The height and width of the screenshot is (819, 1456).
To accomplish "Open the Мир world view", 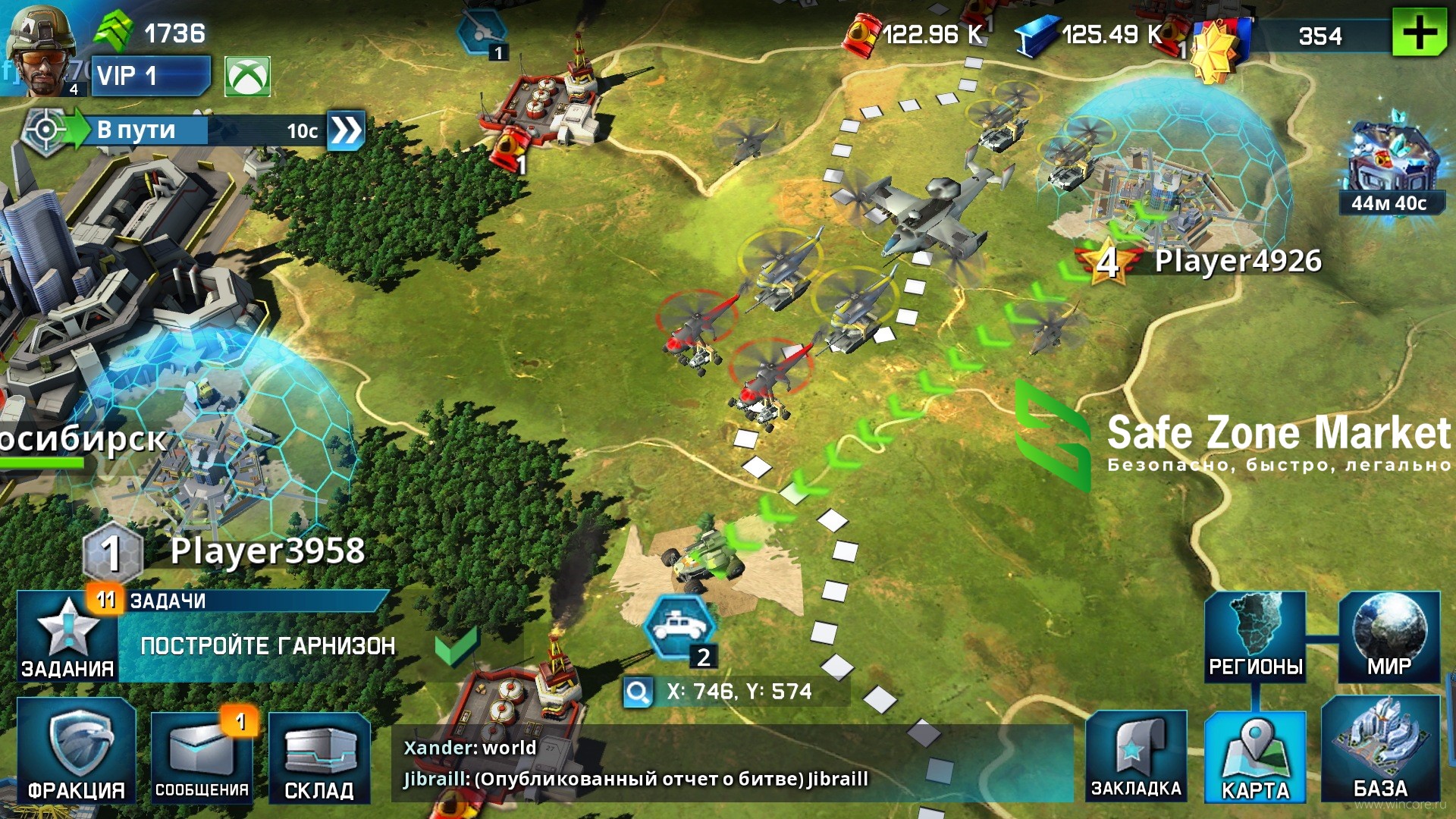I will (x=1389, y=637).
